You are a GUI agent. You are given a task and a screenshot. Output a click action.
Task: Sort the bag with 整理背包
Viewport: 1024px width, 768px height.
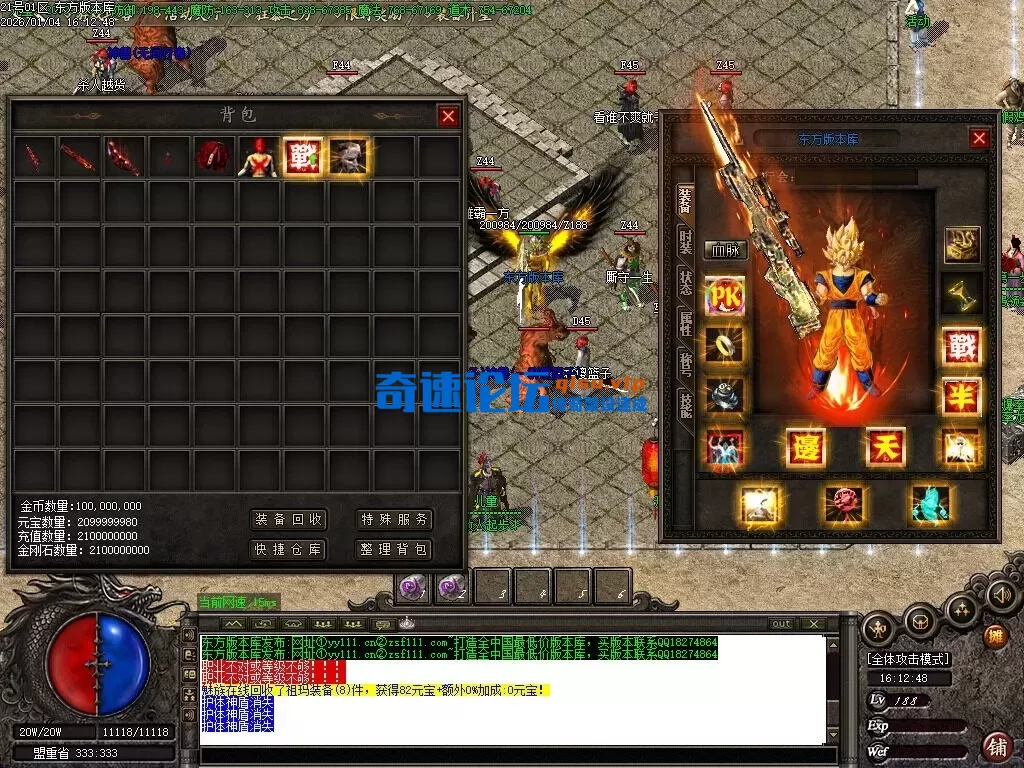[x=395, y=549]
